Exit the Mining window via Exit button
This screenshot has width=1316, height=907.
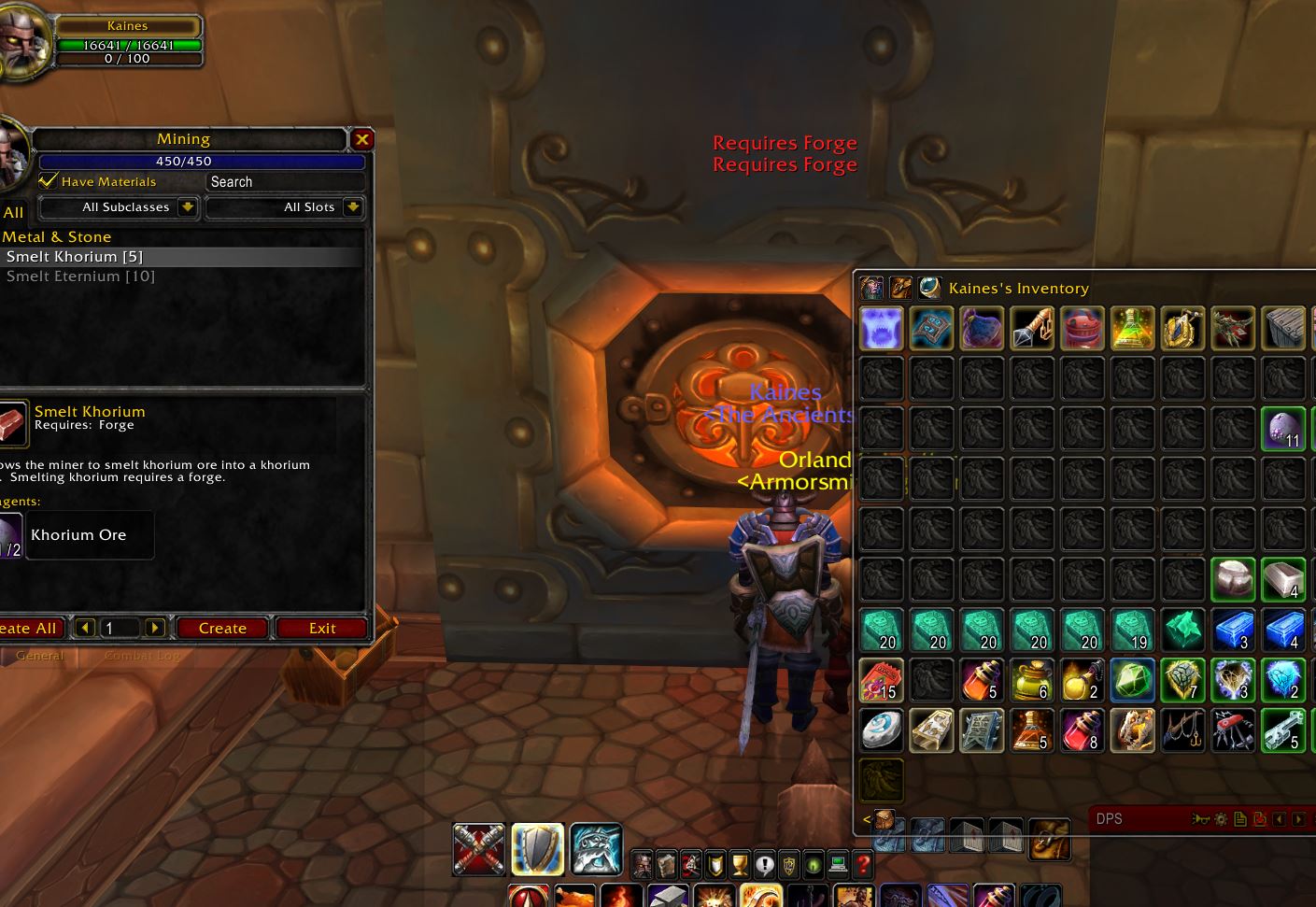click(321, 628)
